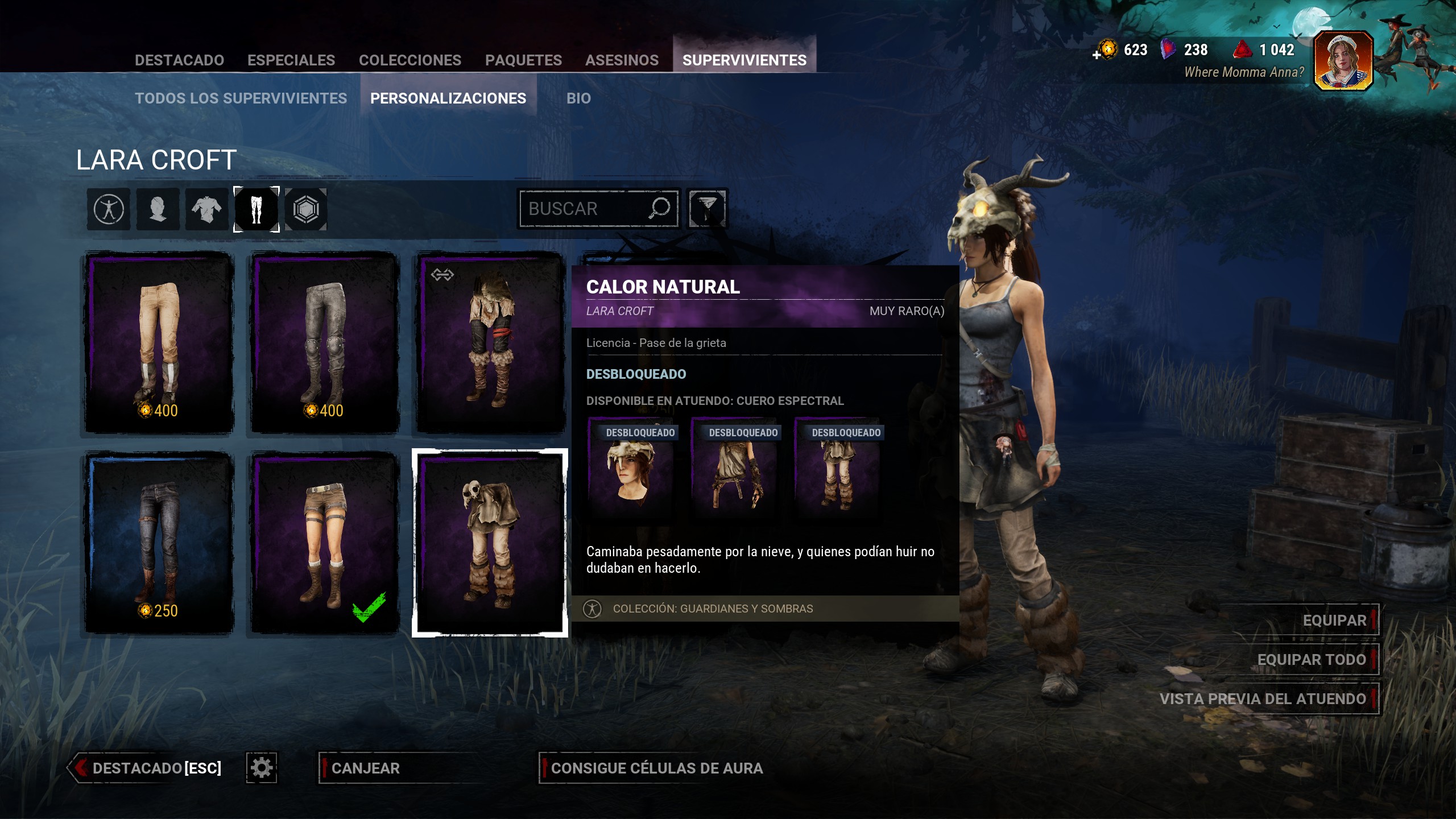Filter by head cosmetics icon
1456x819 pixels.
pos(158,209)
